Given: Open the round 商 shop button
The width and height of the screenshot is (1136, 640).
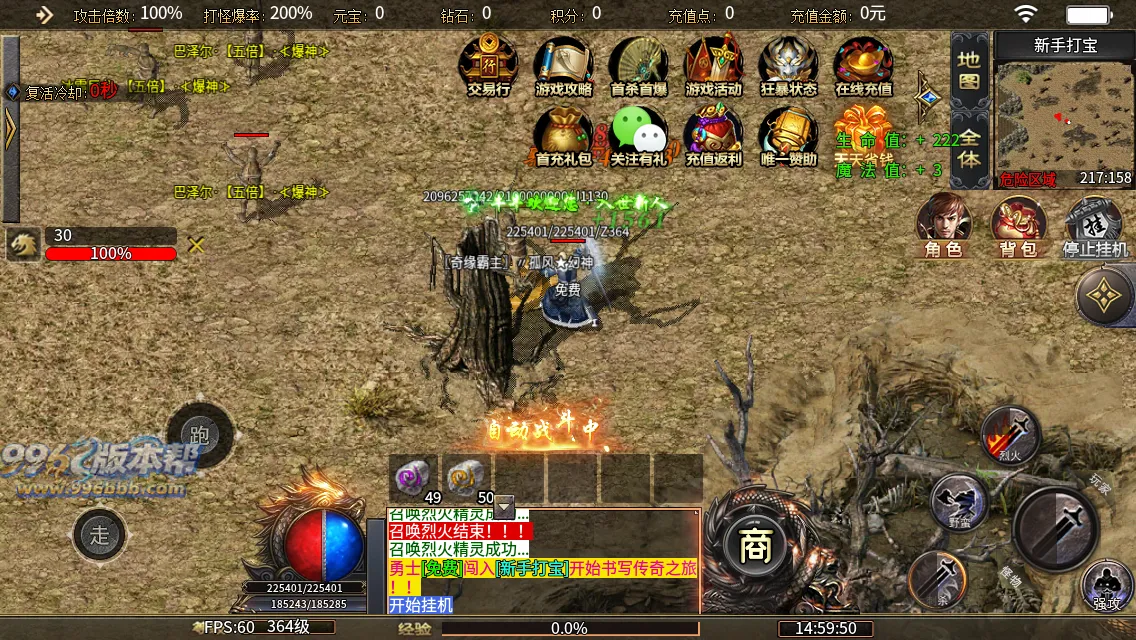Looking at the screenshot, I should click(752, 545).
